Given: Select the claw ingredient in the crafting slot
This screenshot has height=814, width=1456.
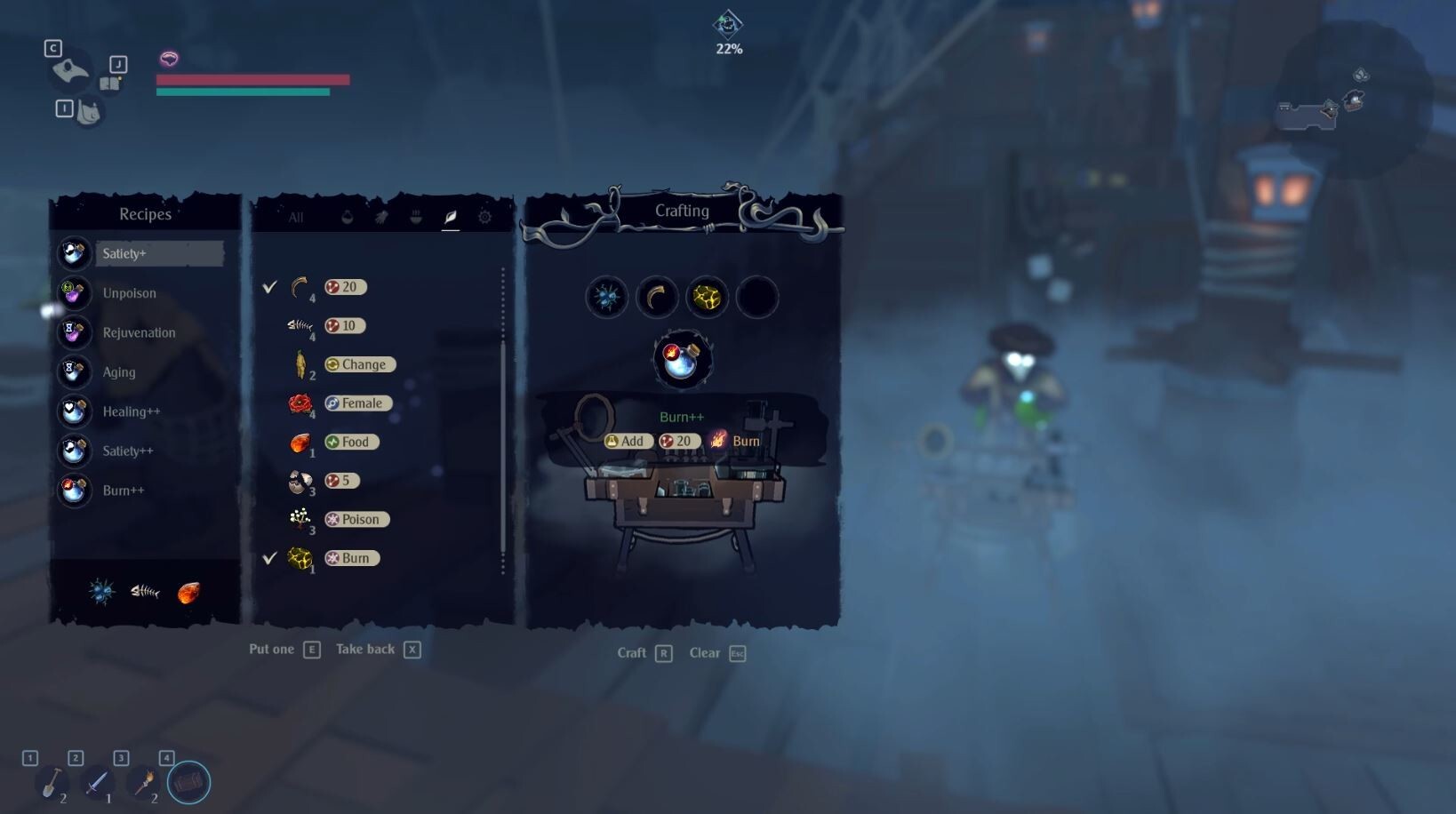Looking at the screenshot, I should 658,297.
